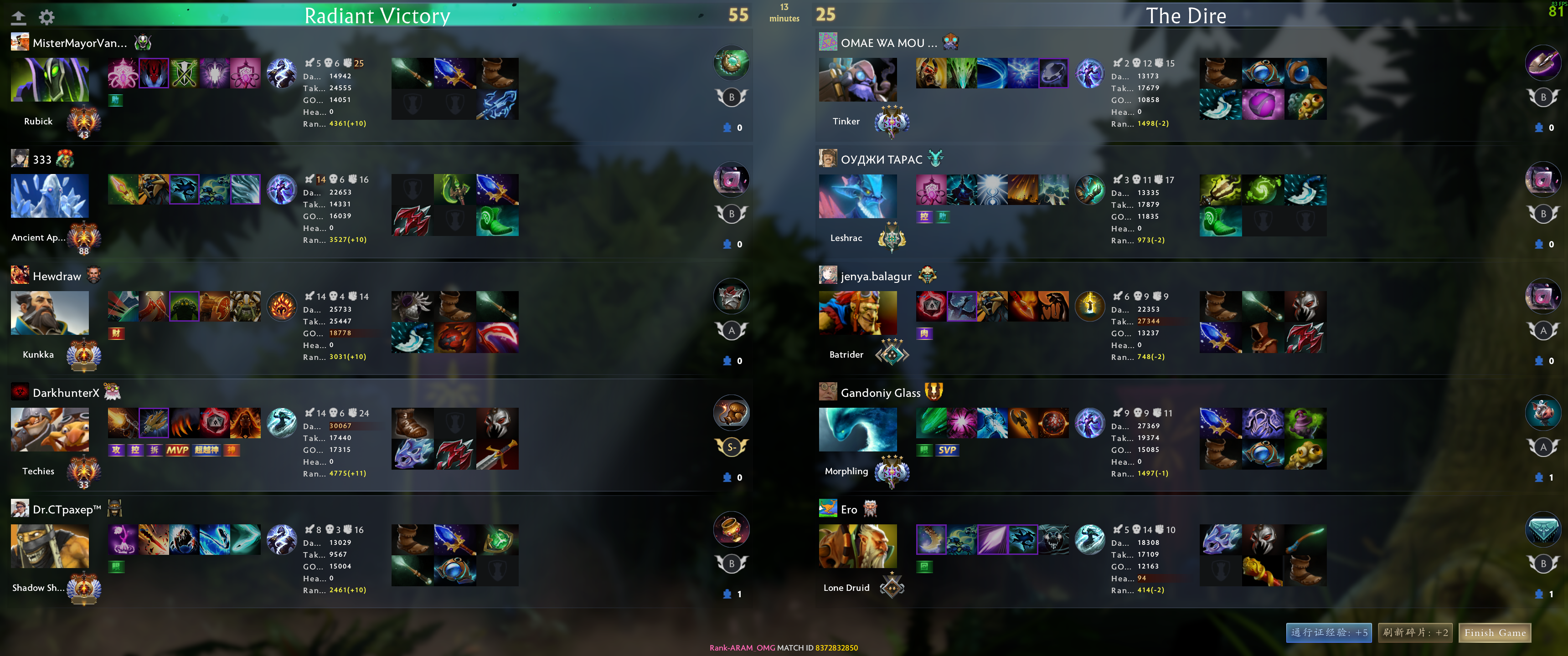The width and height of the screenshot is (1568, 656).
Task: Select the Rubick hero portrait
Action: tap(50, 80)
